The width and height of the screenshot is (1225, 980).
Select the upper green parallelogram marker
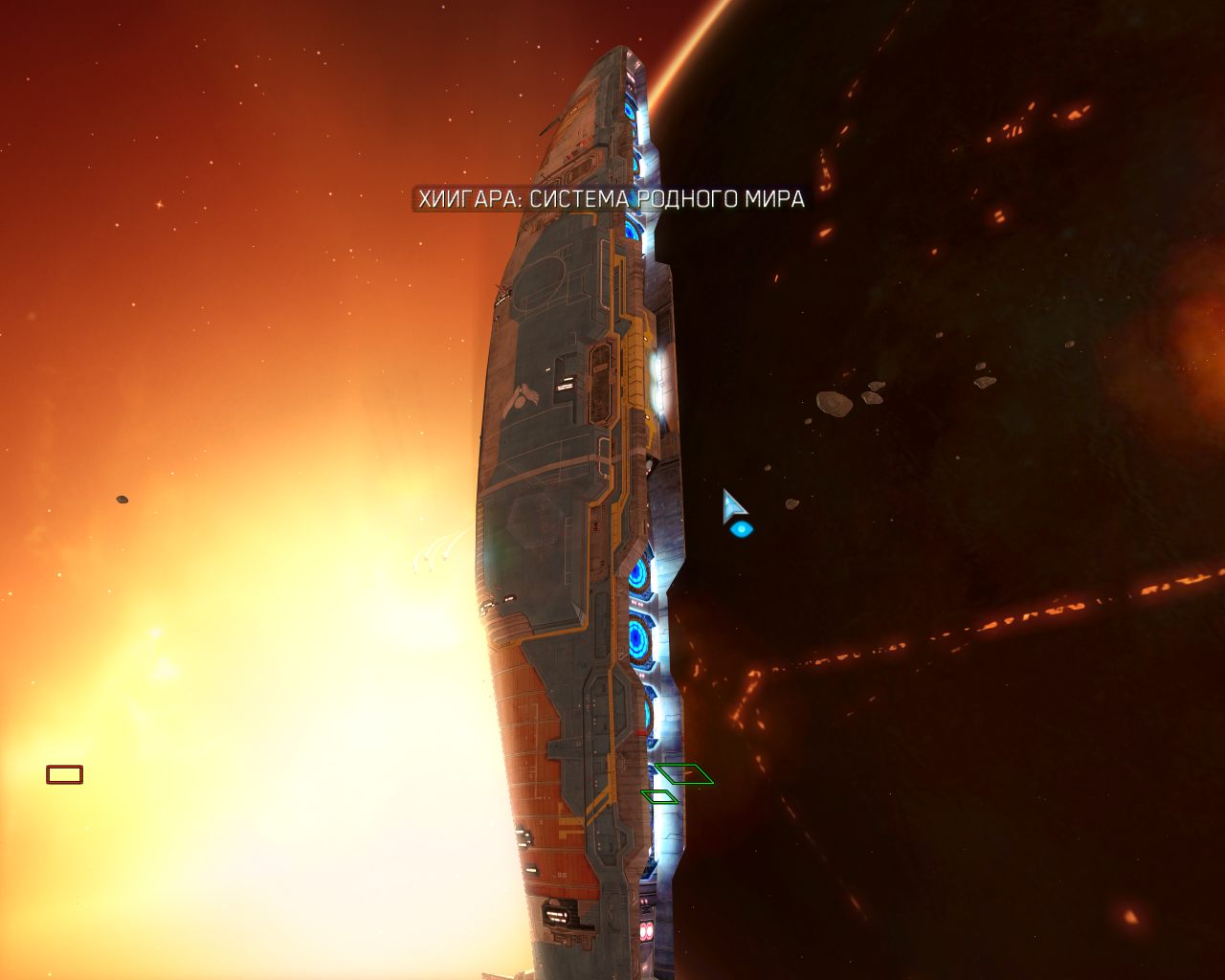(x=685, y=775)
